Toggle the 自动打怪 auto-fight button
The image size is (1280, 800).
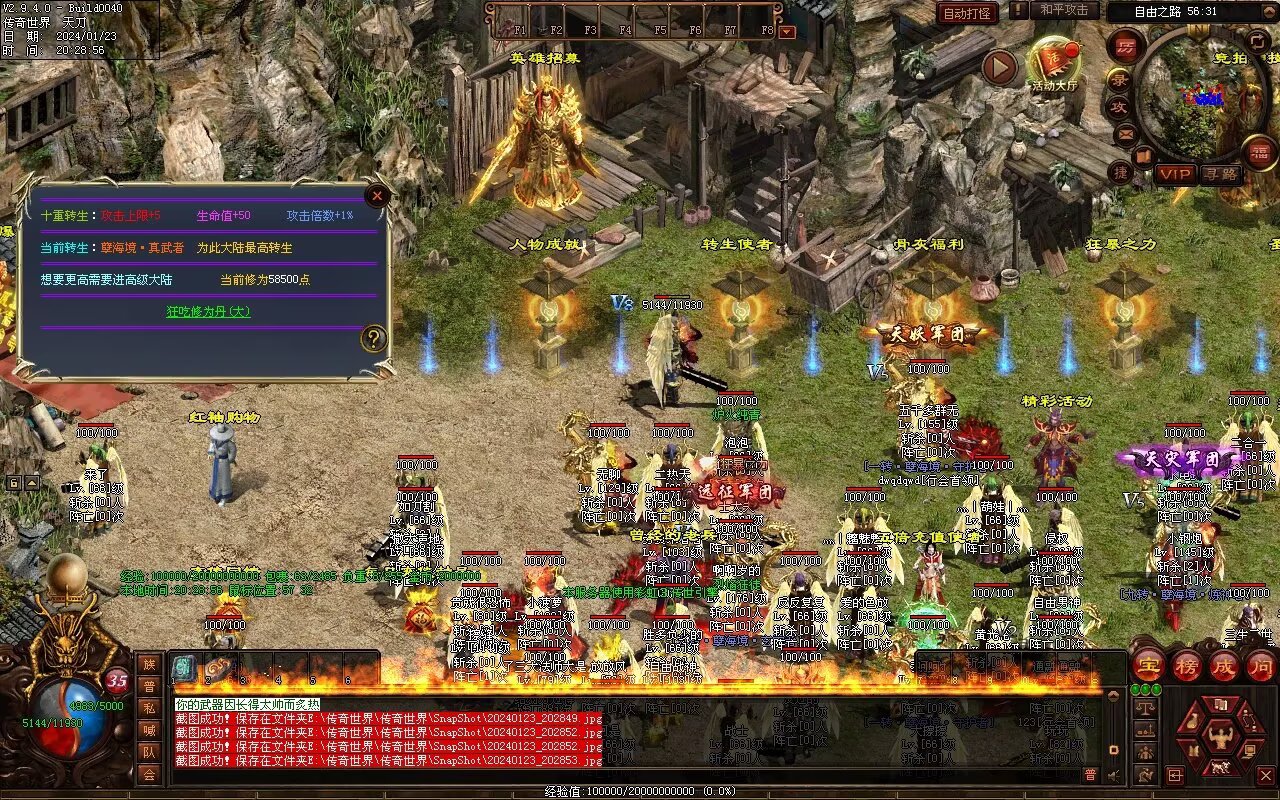[x=968, y=13]
